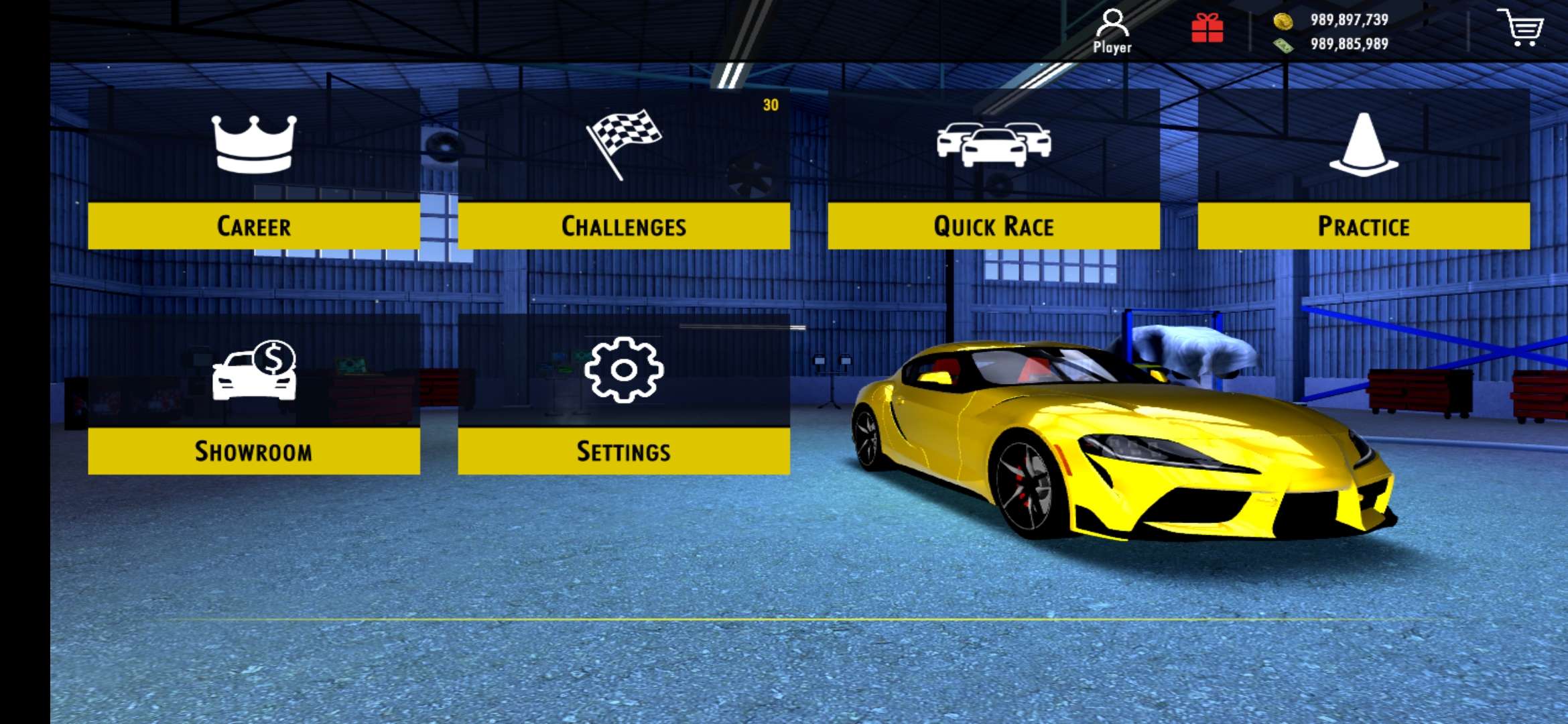Screen dimensions: 1568x724
Task: Click the gold coin currency icon
Action: click(x=1284, y=22)
